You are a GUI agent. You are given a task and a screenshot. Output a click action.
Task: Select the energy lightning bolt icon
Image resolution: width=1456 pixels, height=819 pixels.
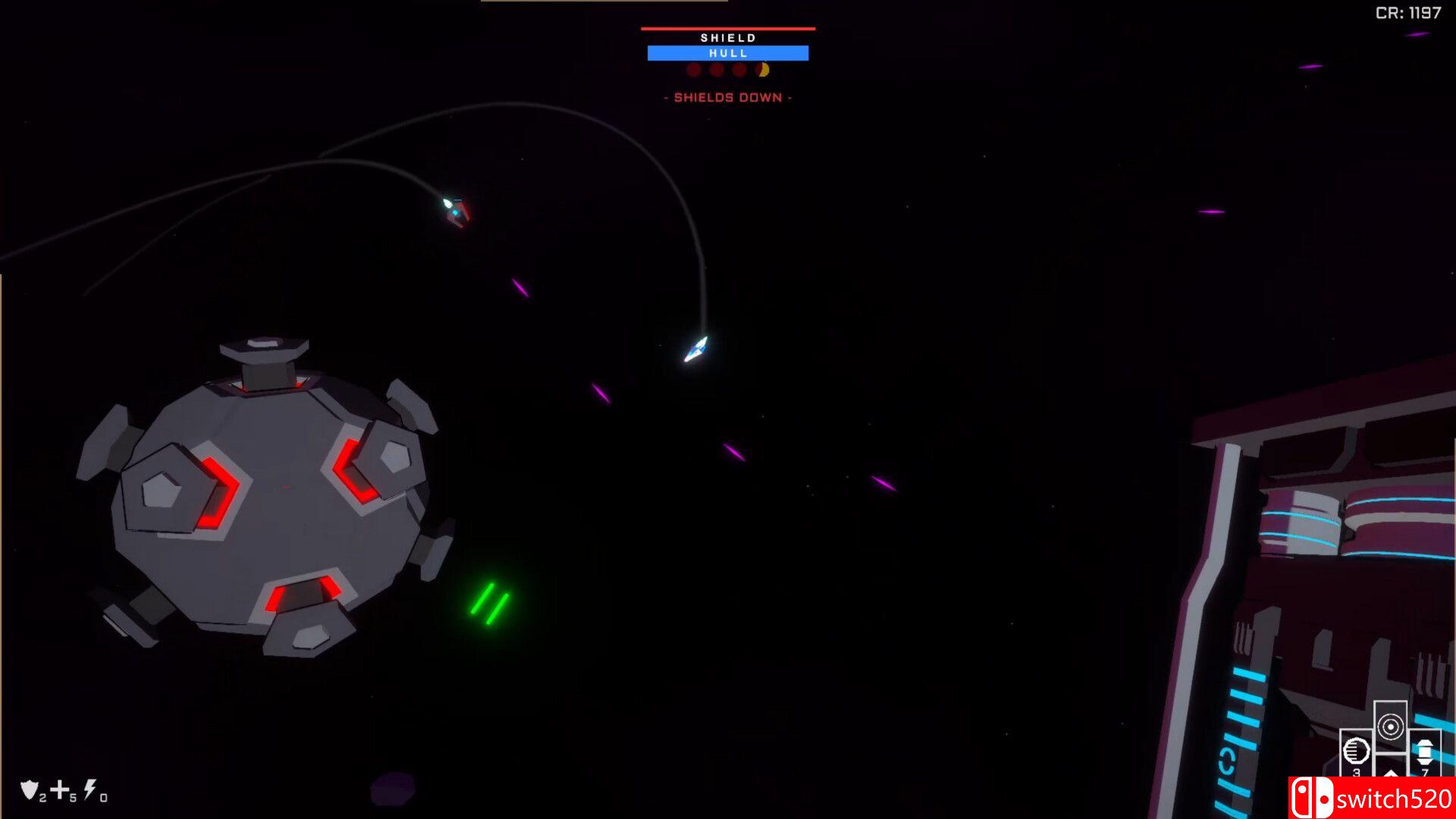click(89, 790)
